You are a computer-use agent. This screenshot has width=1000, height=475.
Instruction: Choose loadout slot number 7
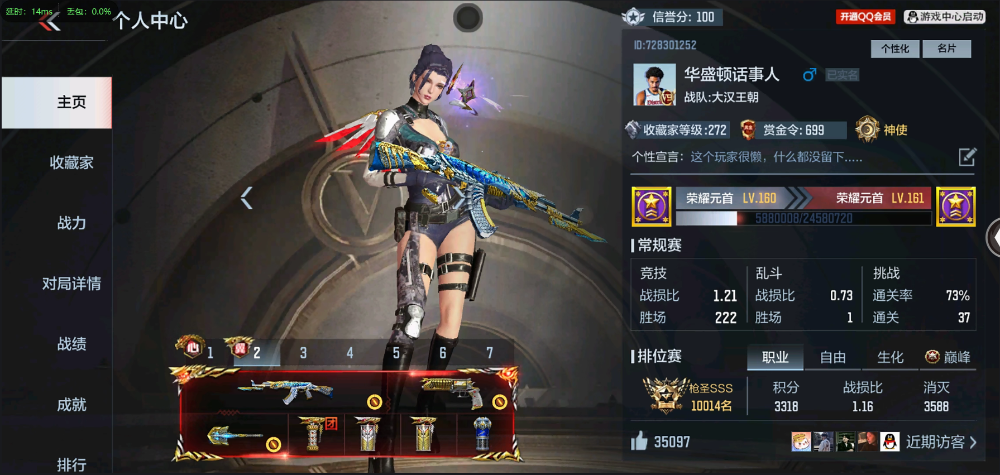click(x=489, y=352)
